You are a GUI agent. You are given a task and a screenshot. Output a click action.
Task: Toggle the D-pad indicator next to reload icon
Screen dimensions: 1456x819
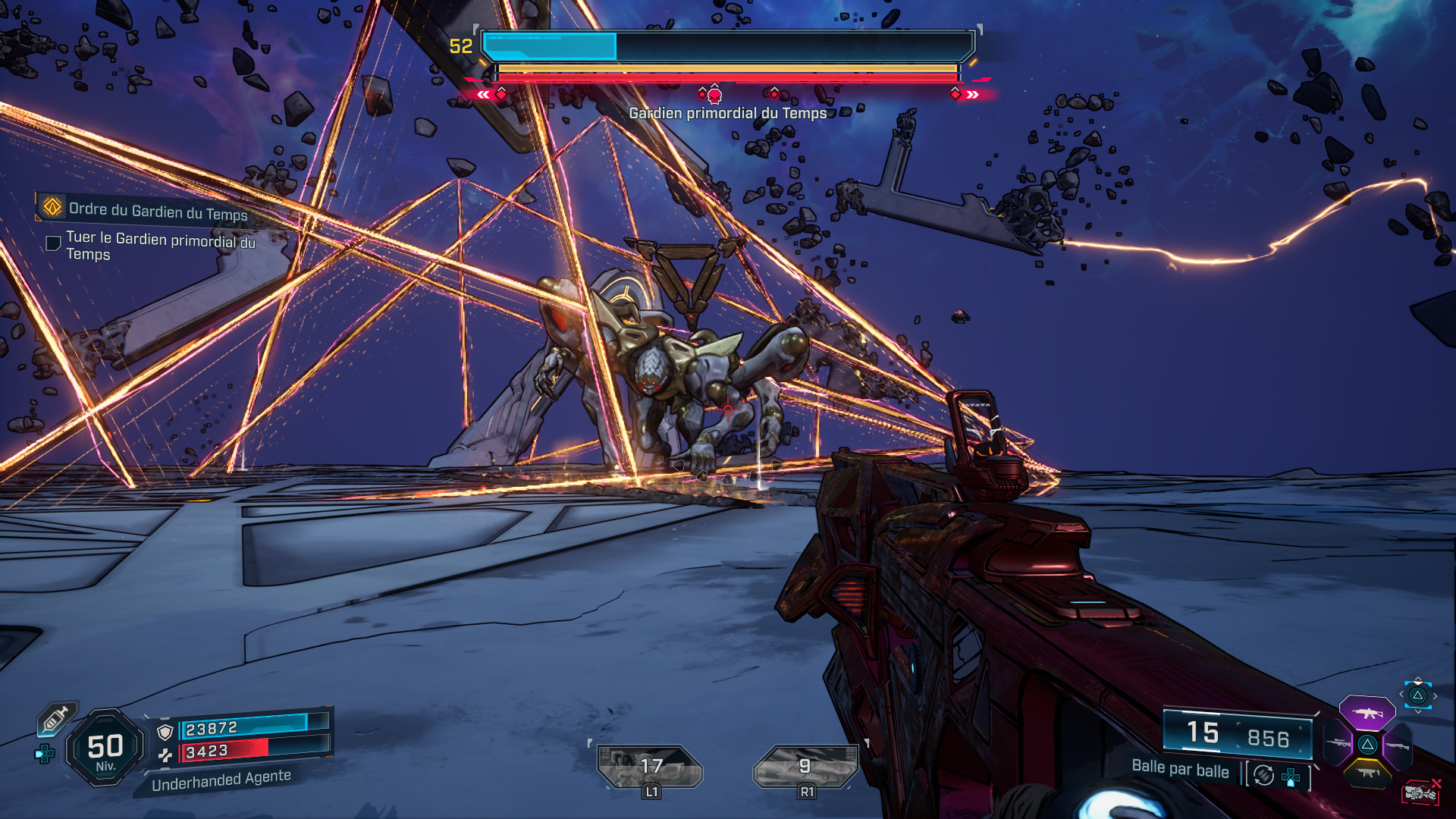pyautogui.click(x=1291, y=778)
